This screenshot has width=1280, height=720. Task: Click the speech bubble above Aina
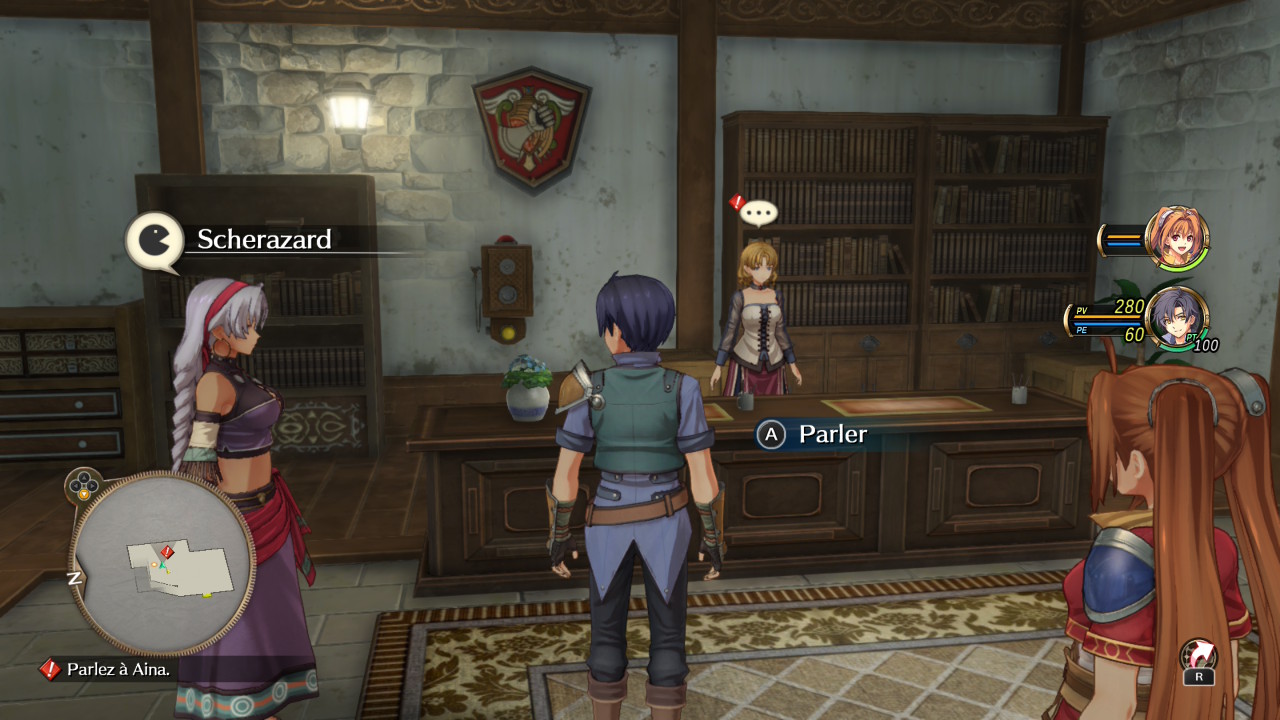[759, 212]
